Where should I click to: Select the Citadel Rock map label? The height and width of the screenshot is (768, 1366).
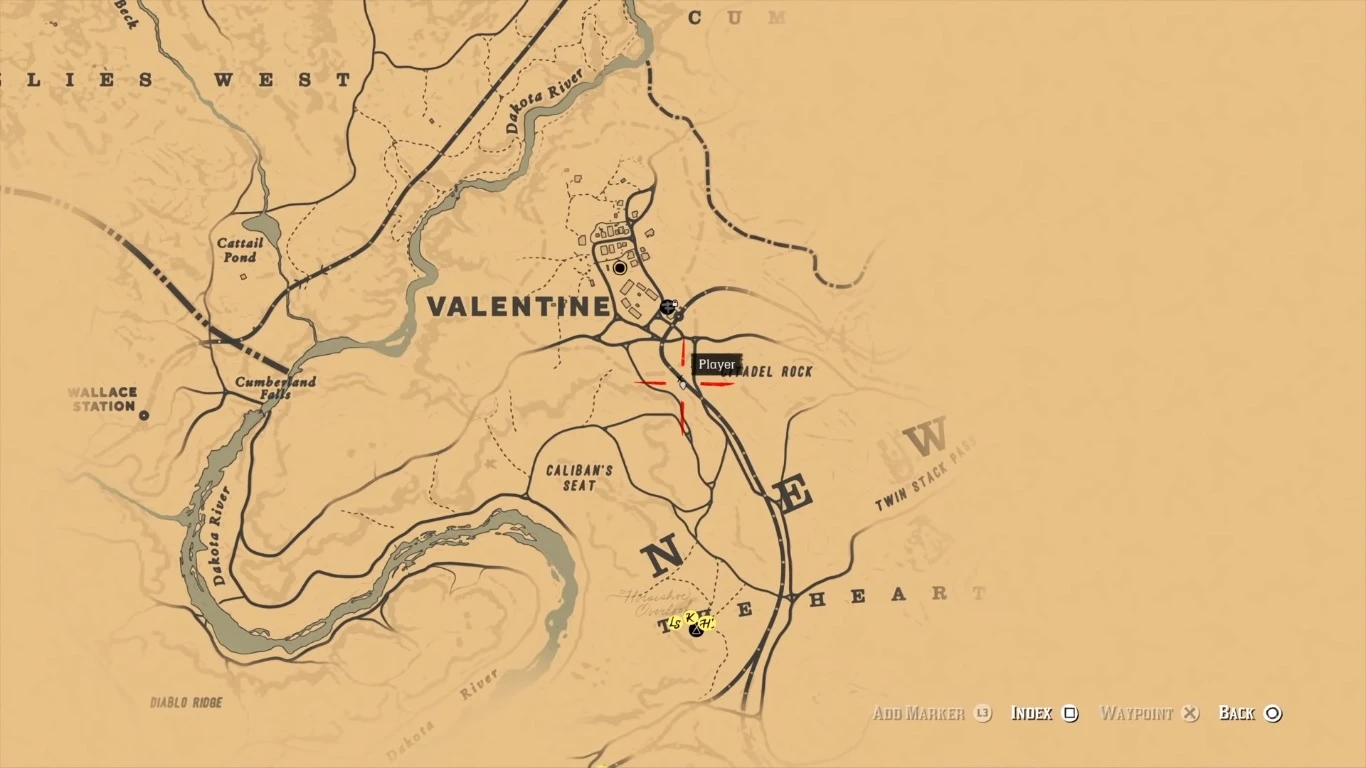pos(770,370)
